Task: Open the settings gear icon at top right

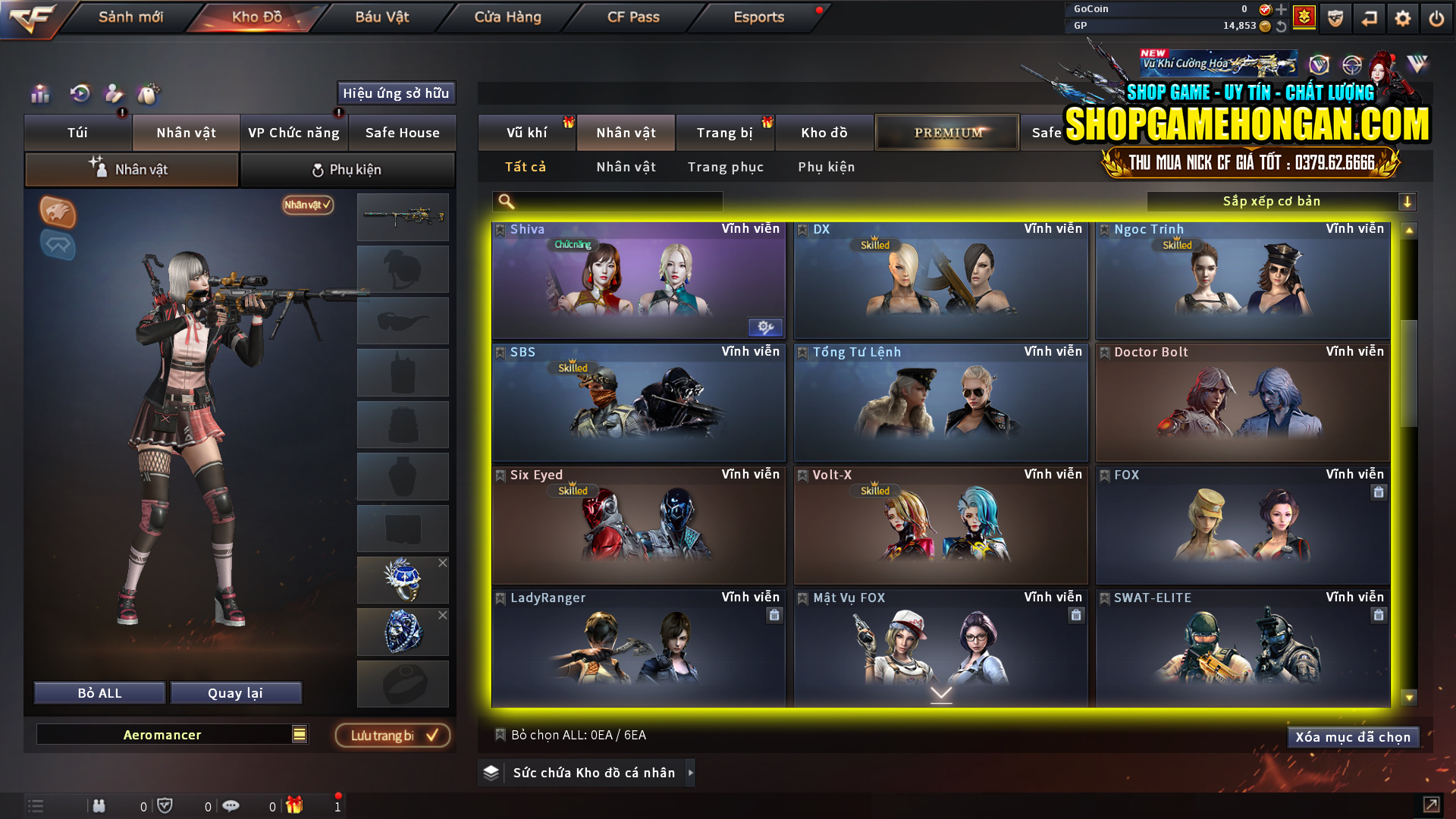Action: click(1402, 18)
